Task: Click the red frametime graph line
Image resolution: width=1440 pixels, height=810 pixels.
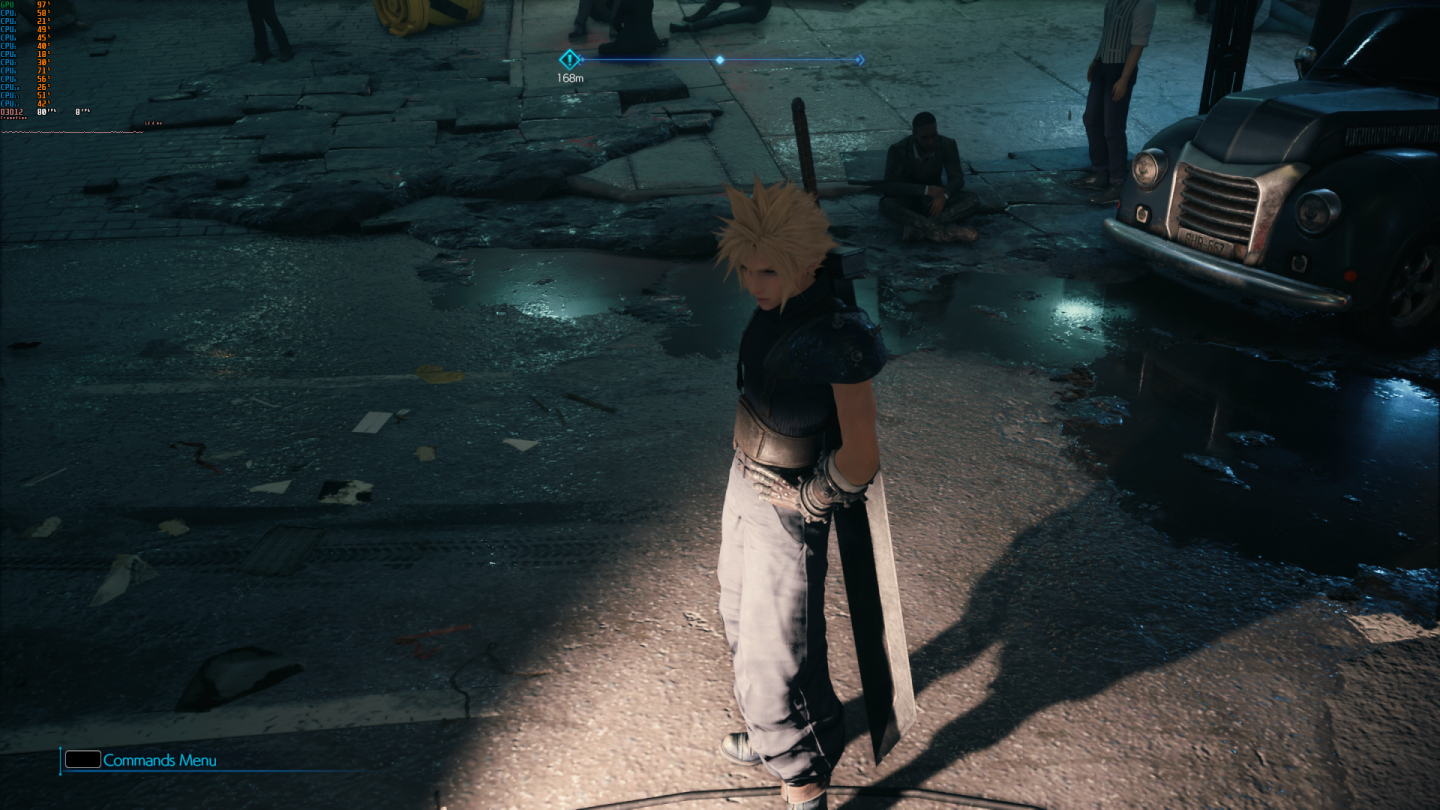Action: [70, 132]
